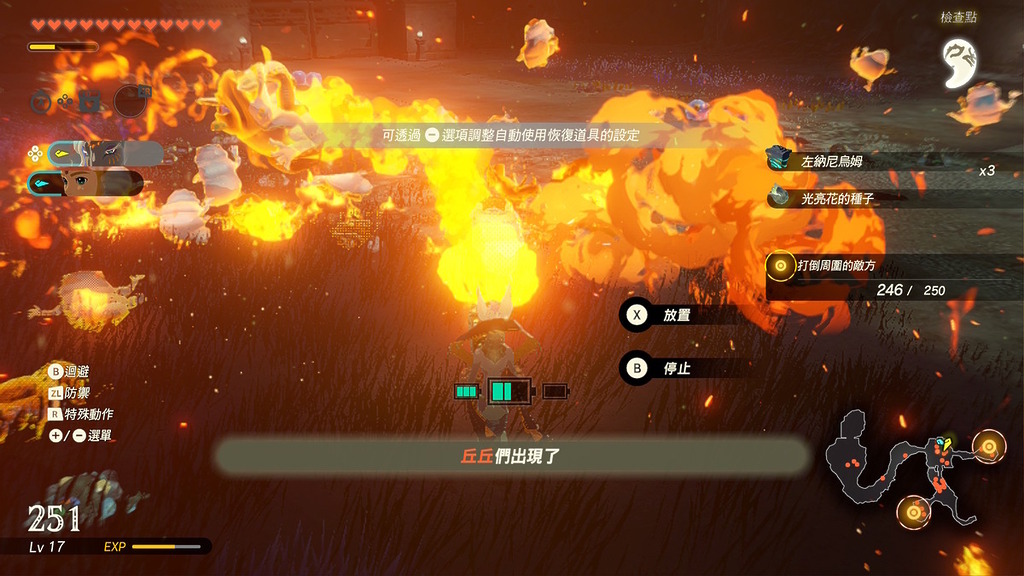Select the square device icon
This screenshot has width=1024, height=576.
click(90, 100)
